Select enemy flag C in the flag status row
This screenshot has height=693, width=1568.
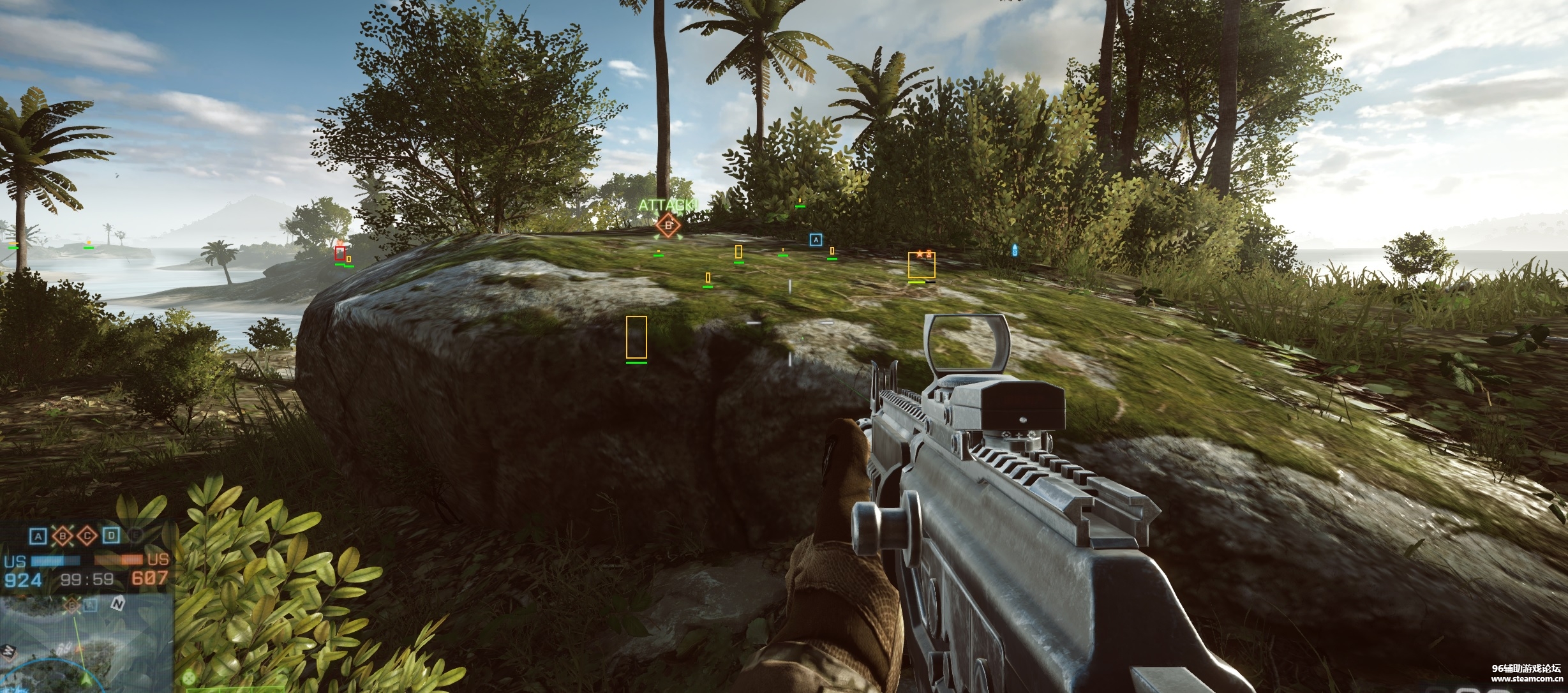pos(87,536)
